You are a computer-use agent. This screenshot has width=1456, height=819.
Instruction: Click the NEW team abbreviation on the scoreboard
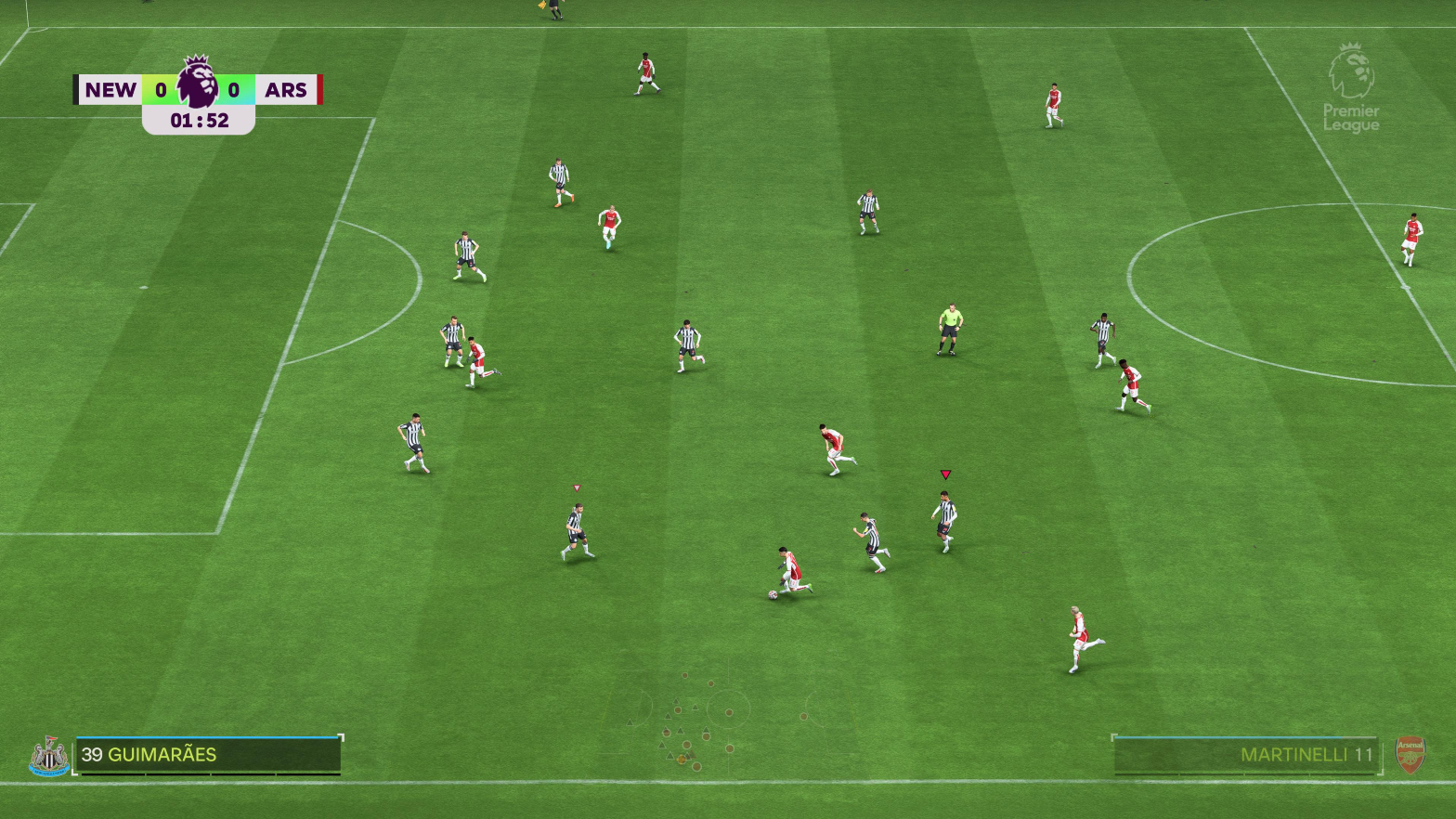110,89
